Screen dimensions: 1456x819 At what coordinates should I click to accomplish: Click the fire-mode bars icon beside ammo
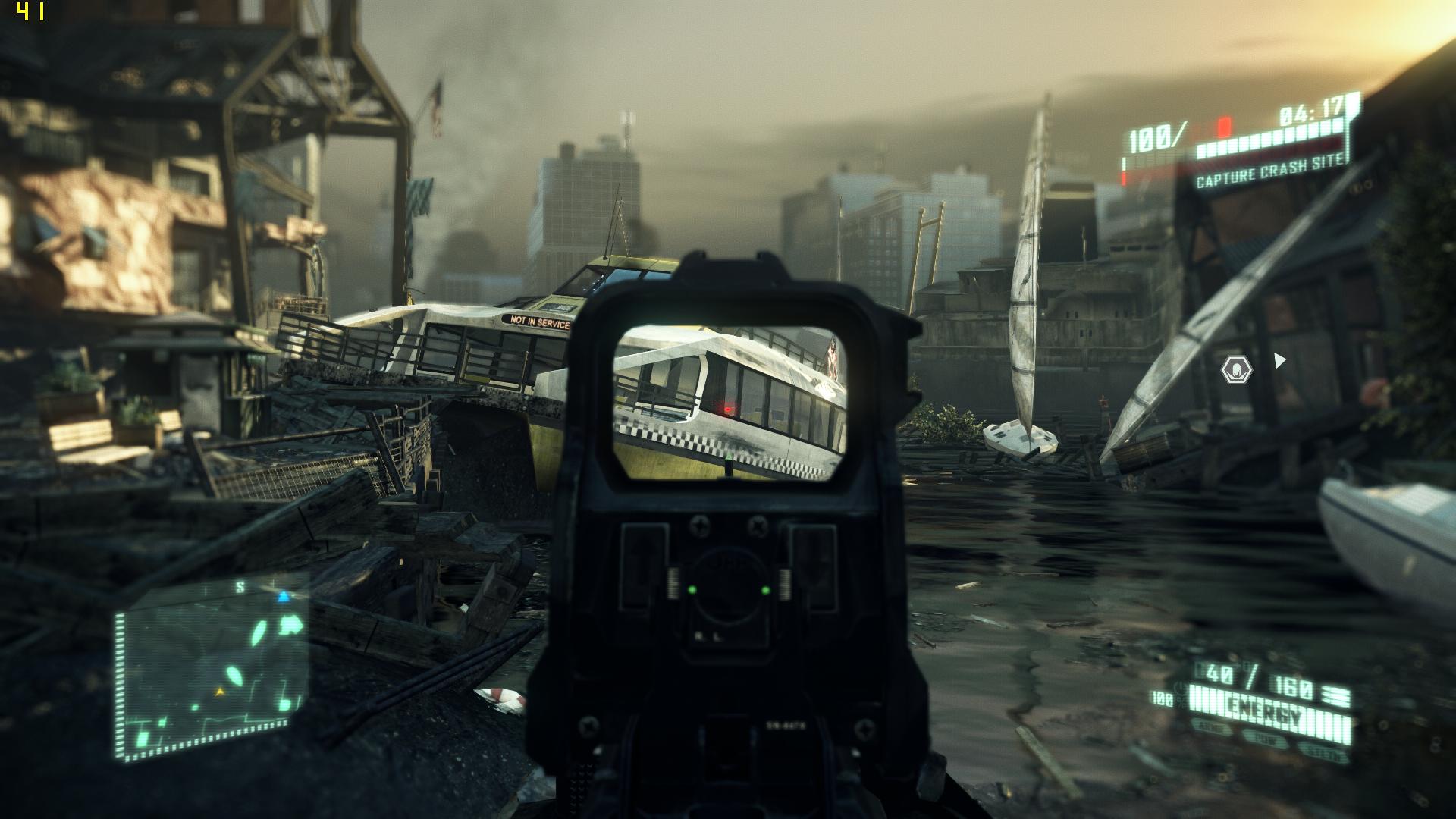(1335, 695)
